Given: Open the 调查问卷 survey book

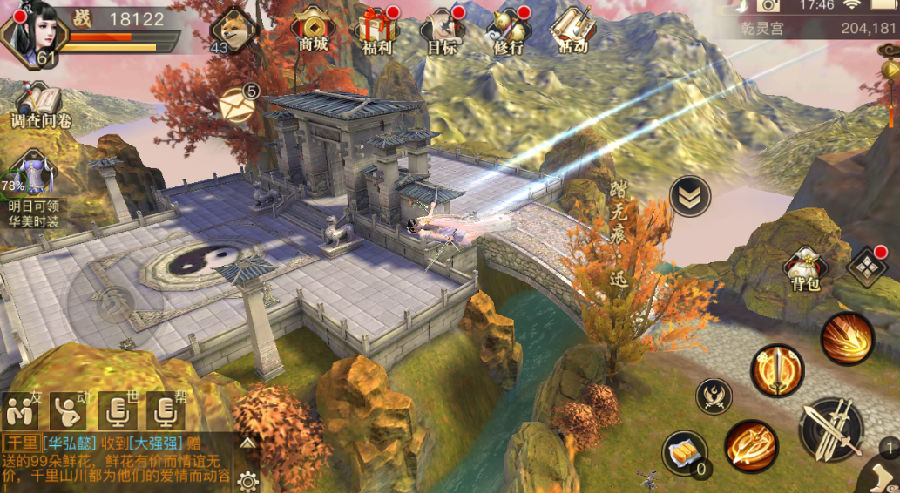Looking at the screenshot, I should coord(40,105).
